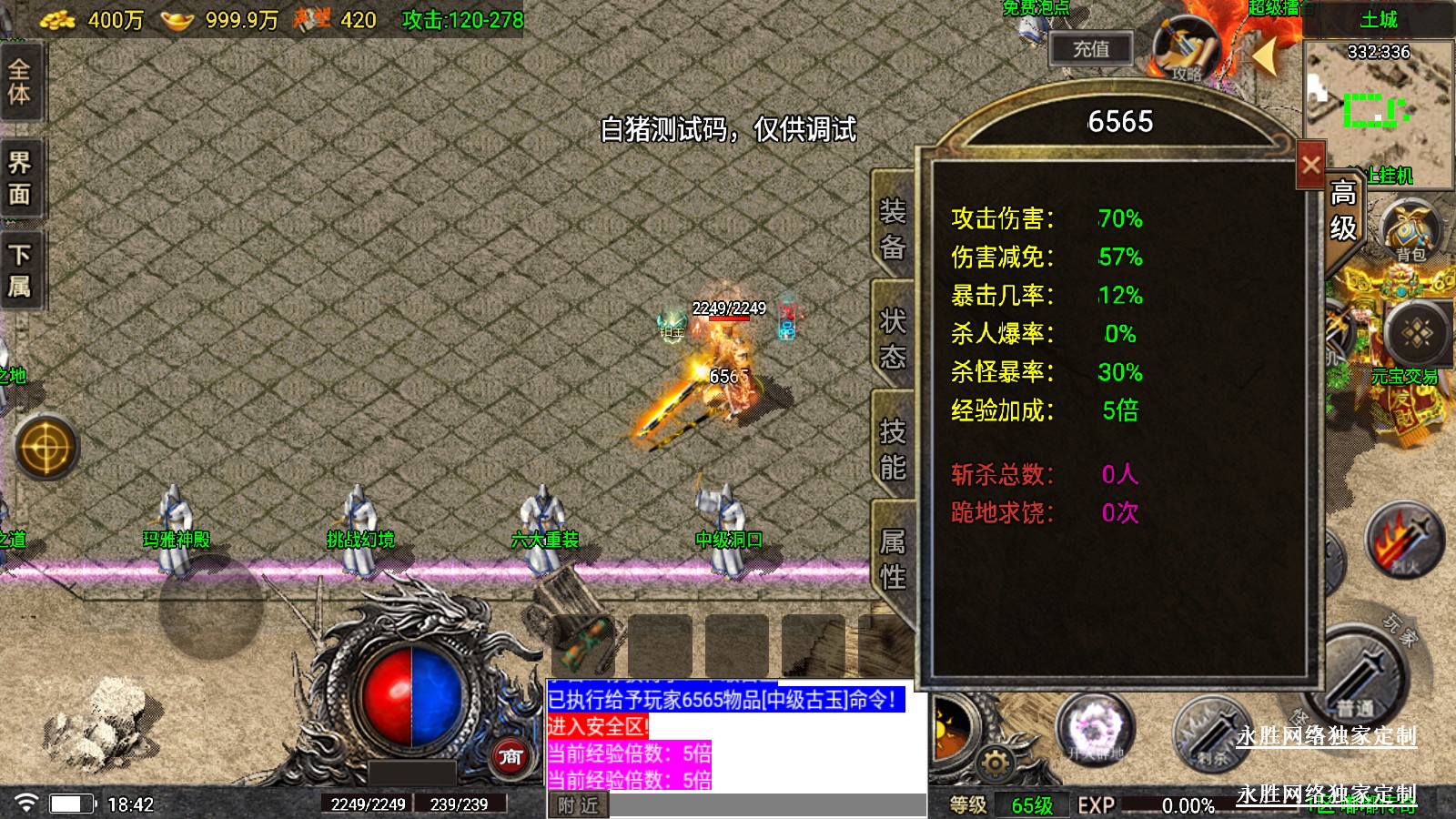
Task: Toggle the 界面 interface button
Action: pos(20,178)
